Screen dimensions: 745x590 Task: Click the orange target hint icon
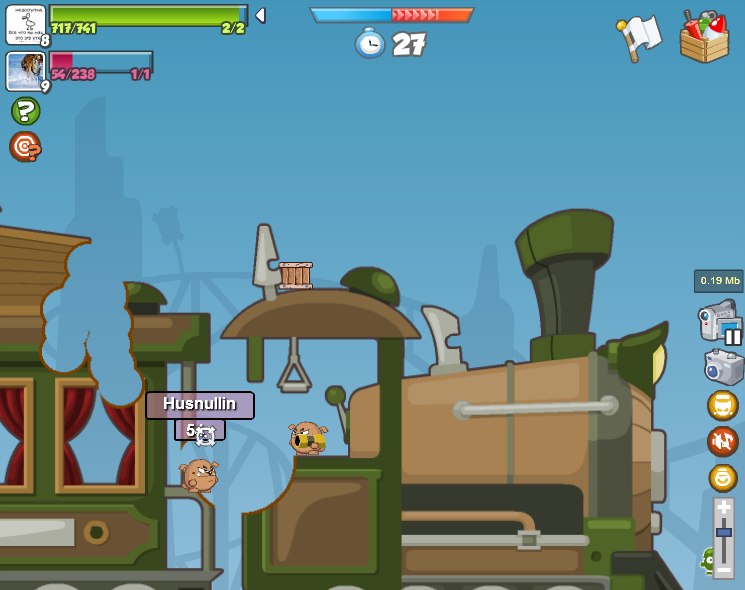(25, 147)
